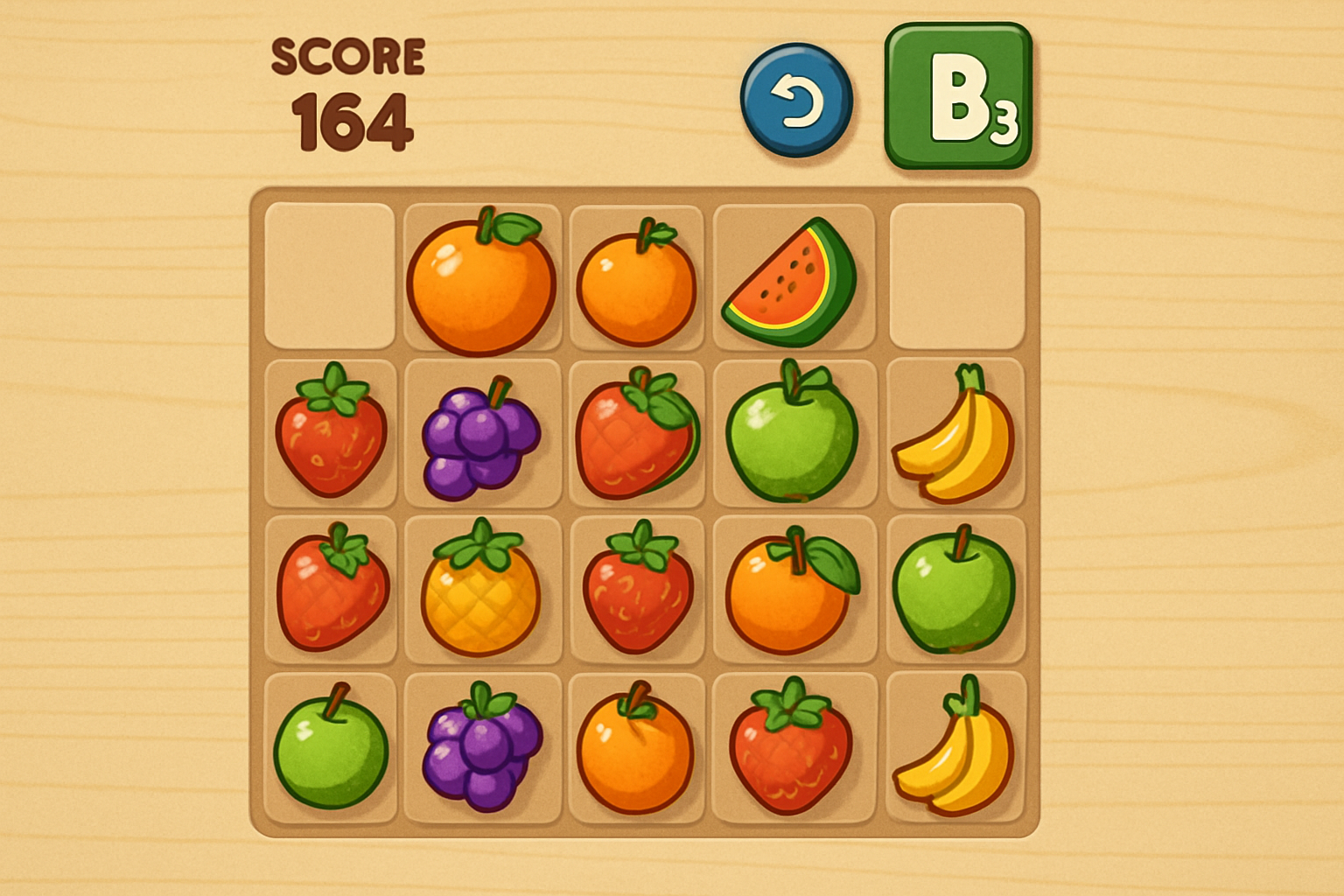This screenshot has width=1344, height=896.
Task: Select the strawberry in the second row leftmost
Action: (x=331, y=436)
